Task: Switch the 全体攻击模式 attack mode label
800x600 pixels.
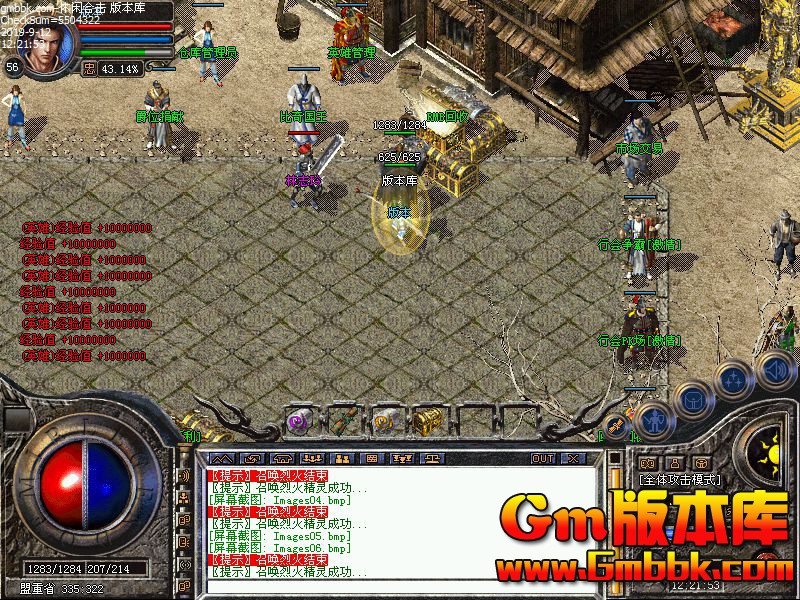Action: click(680, 480)
